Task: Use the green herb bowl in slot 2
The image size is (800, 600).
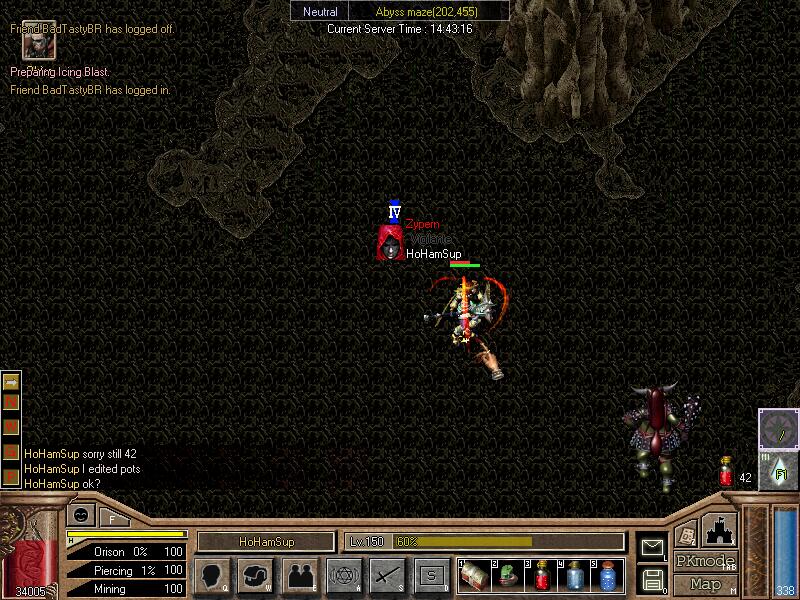Action: 508,576
